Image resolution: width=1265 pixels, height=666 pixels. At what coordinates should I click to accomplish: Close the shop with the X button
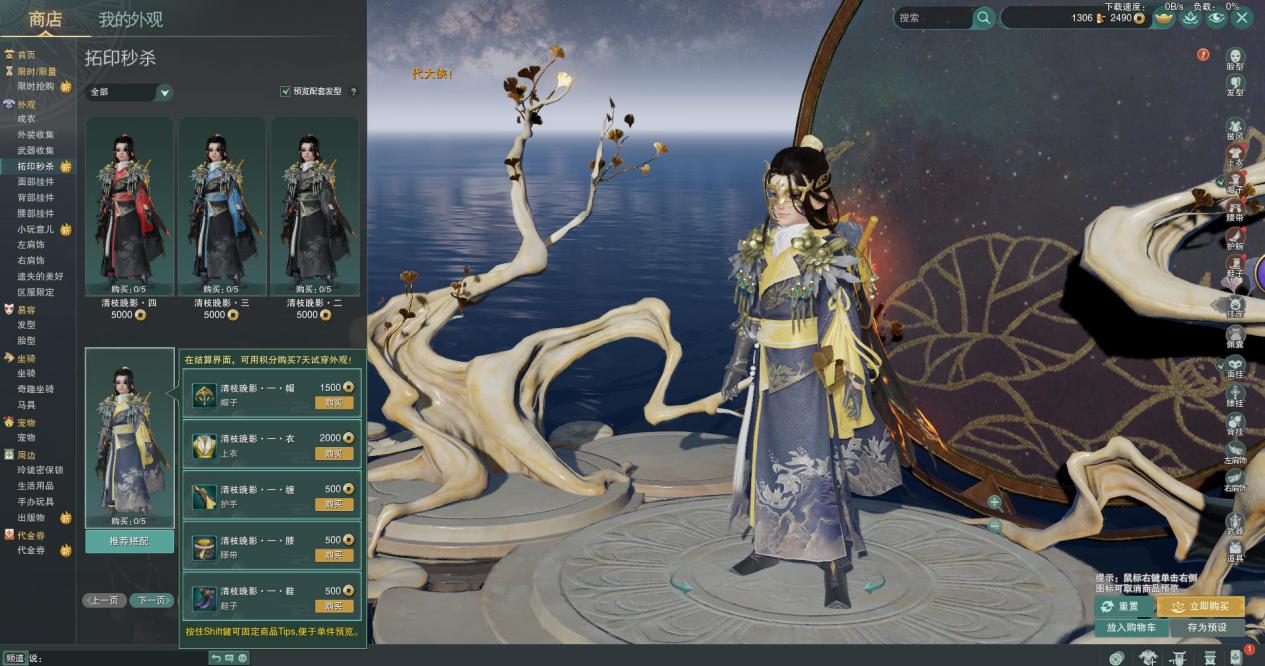pyautogui.click(x=1242, y=17)
